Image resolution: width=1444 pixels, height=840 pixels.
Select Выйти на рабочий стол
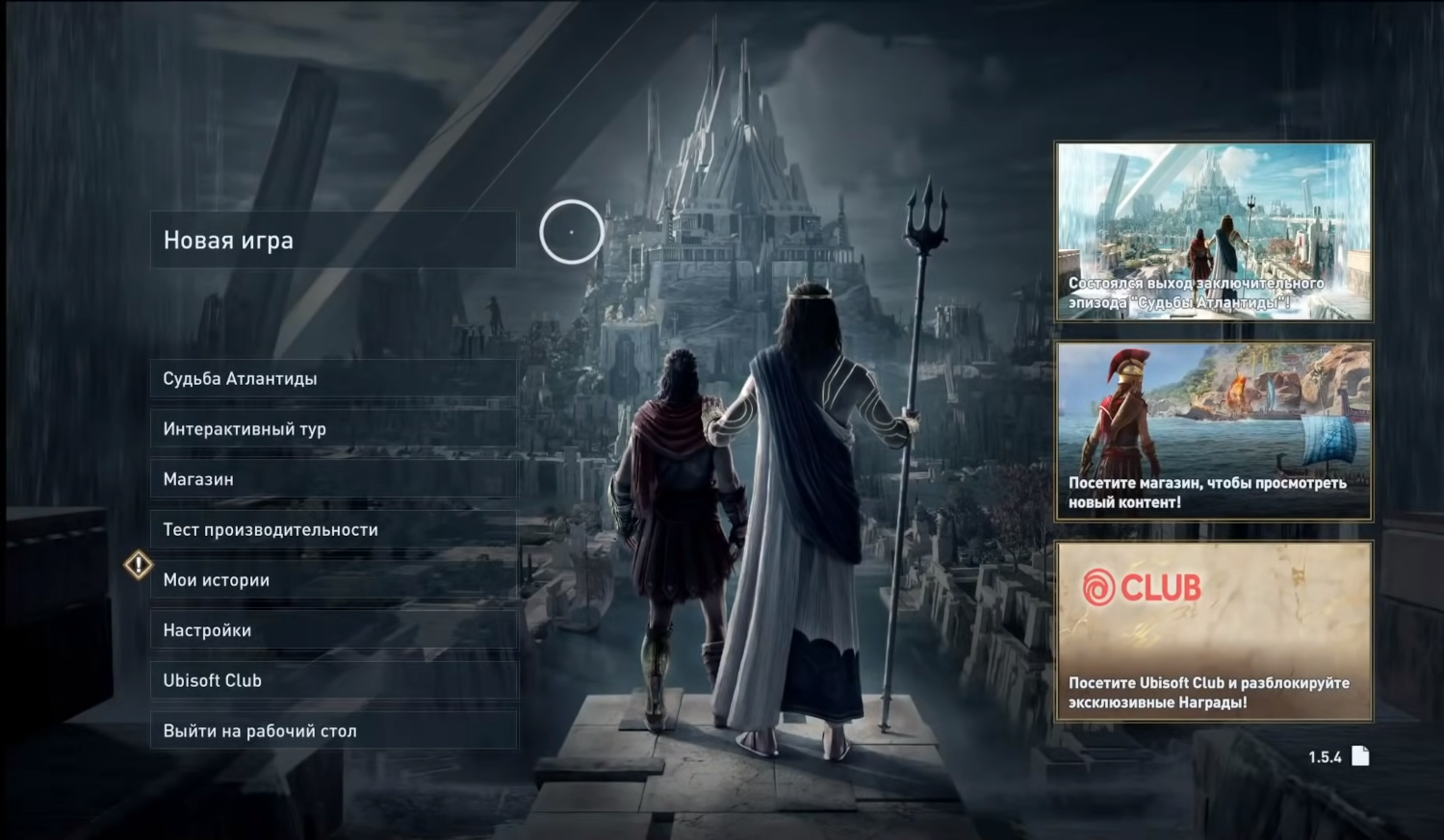click(333, 731)
